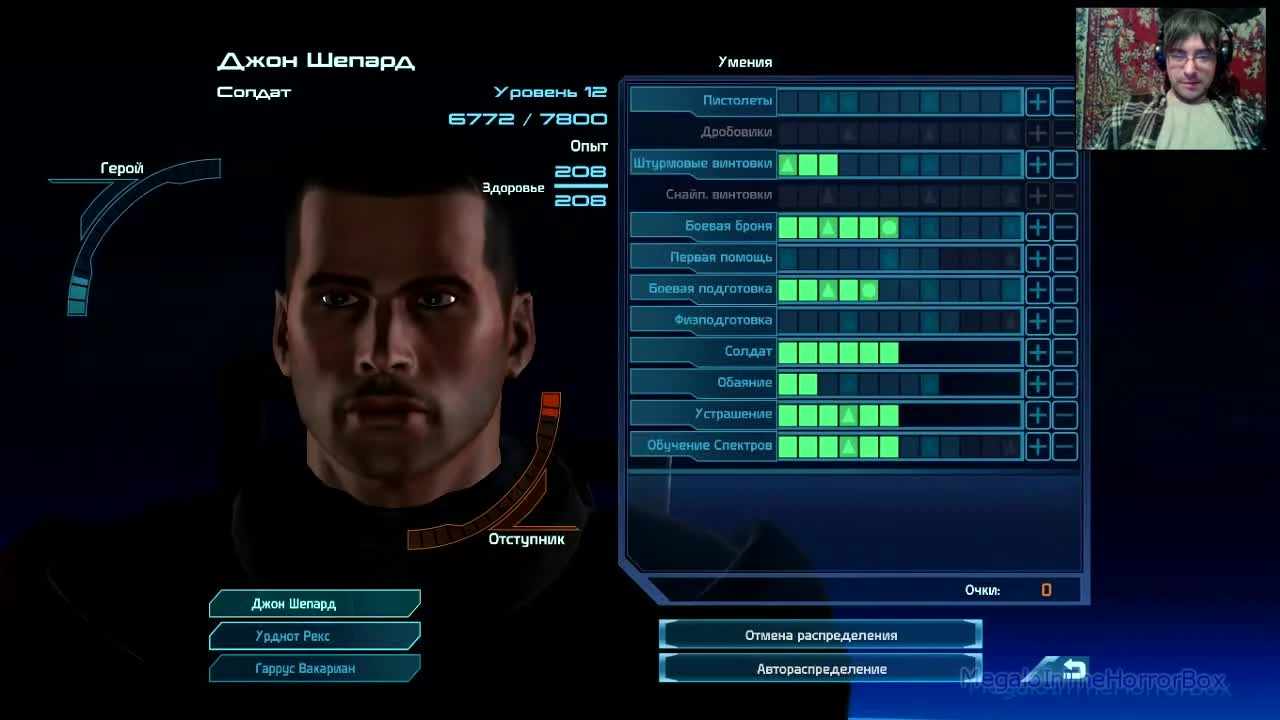Add a point to Штурмовые винтовки skill
The image size is (1280, 720).
coord(1037,164)
